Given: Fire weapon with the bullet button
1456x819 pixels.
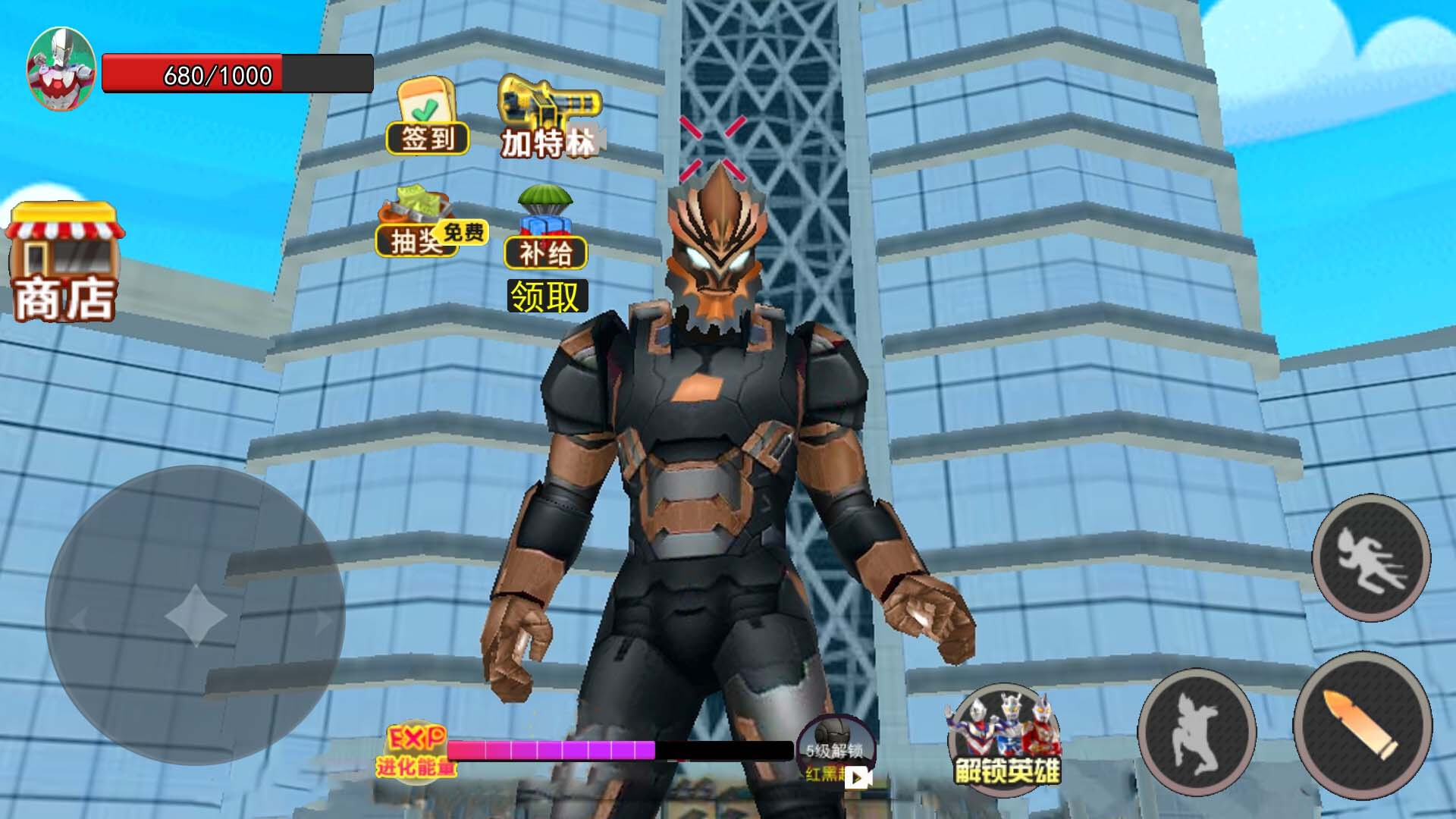Looking at the screenshot, I should pyautogui.click(x=1362, y=724).
